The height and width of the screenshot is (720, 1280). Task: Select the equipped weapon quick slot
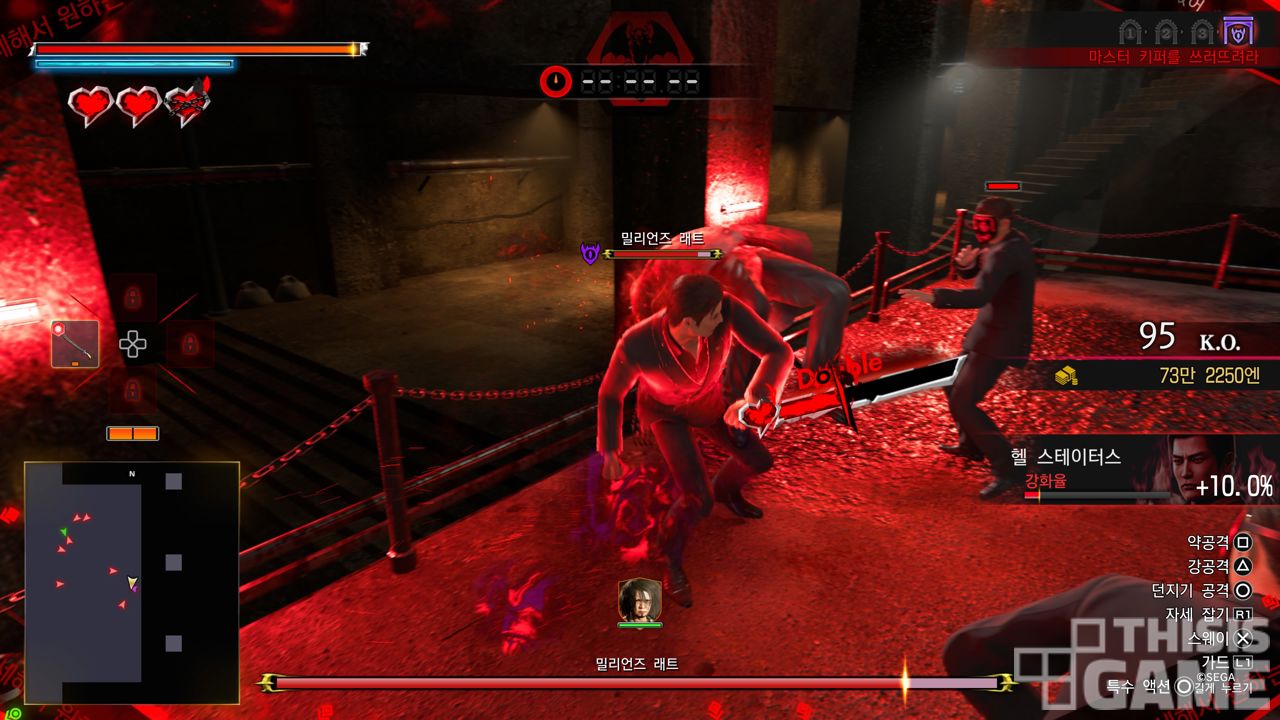[75, 344]
